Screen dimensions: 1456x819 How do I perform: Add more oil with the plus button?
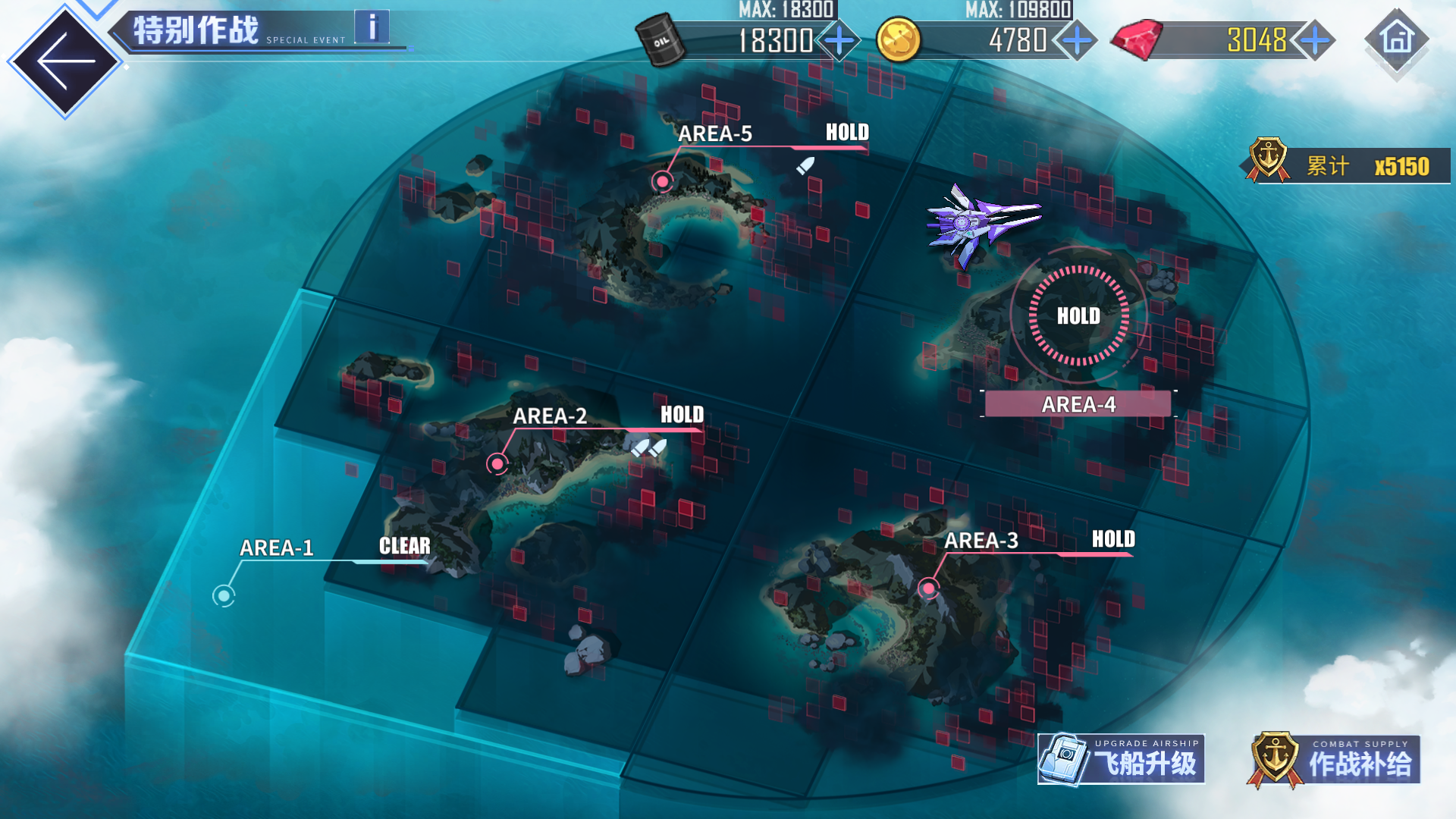click(839, 39)
